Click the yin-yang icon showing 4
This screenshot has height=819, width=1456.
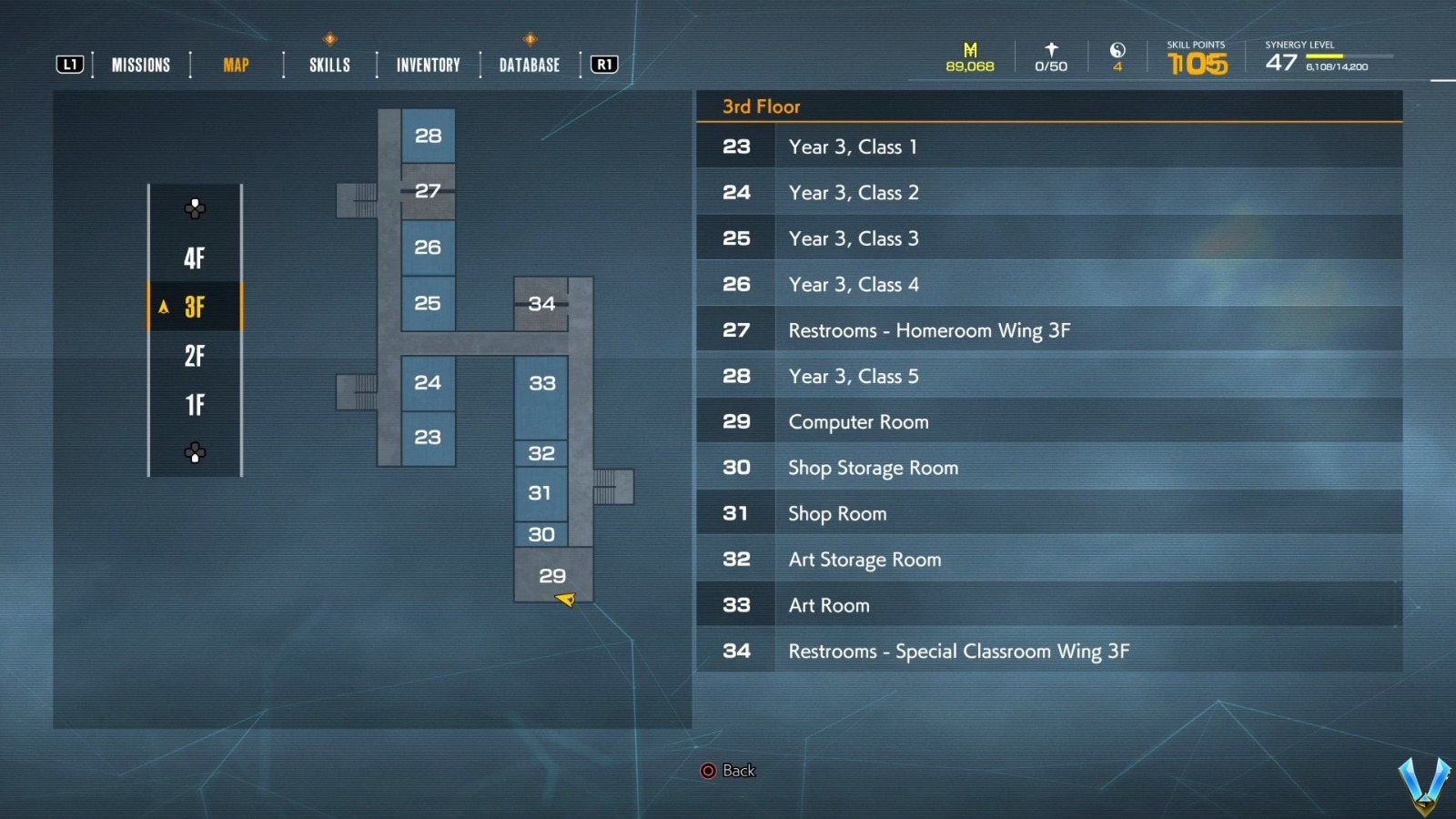[x=1117, y=50]
